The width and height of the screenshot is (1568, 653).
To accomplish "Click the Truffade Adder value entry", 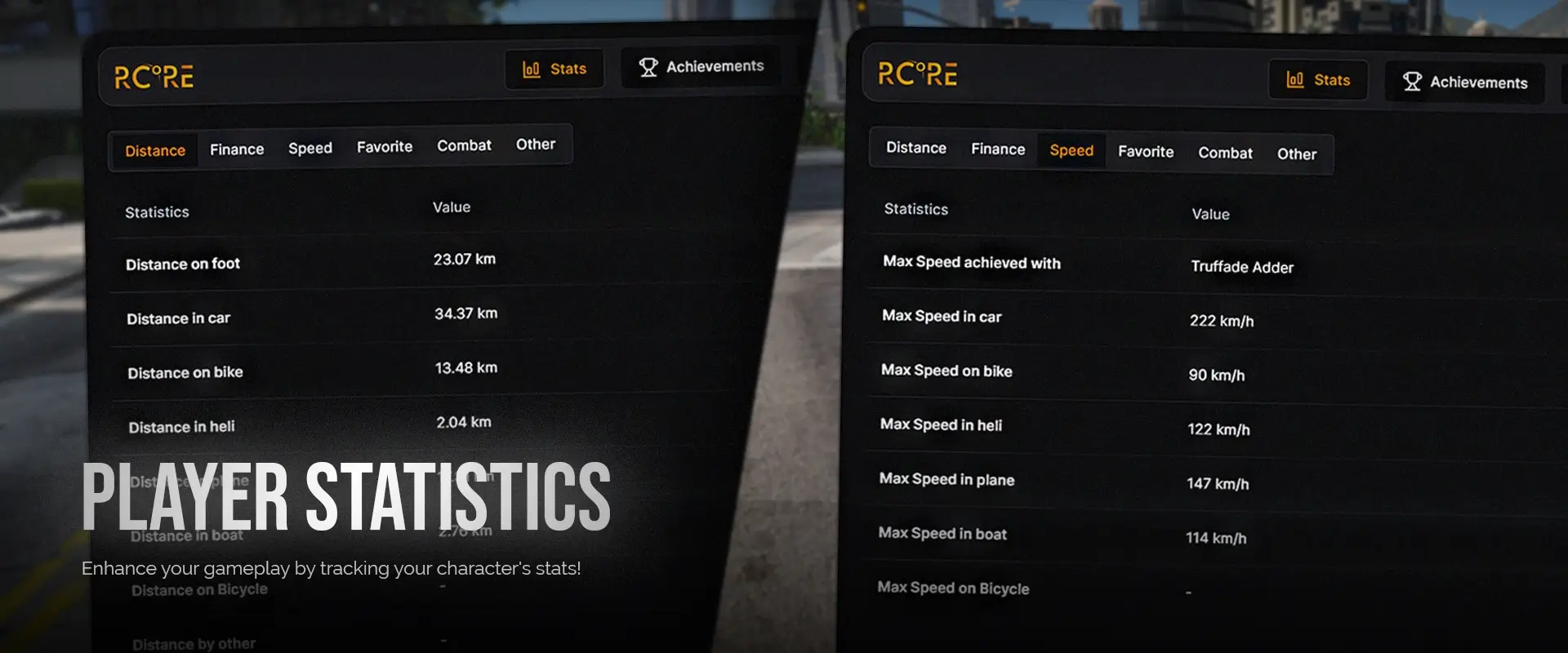I will point(1241,267).
